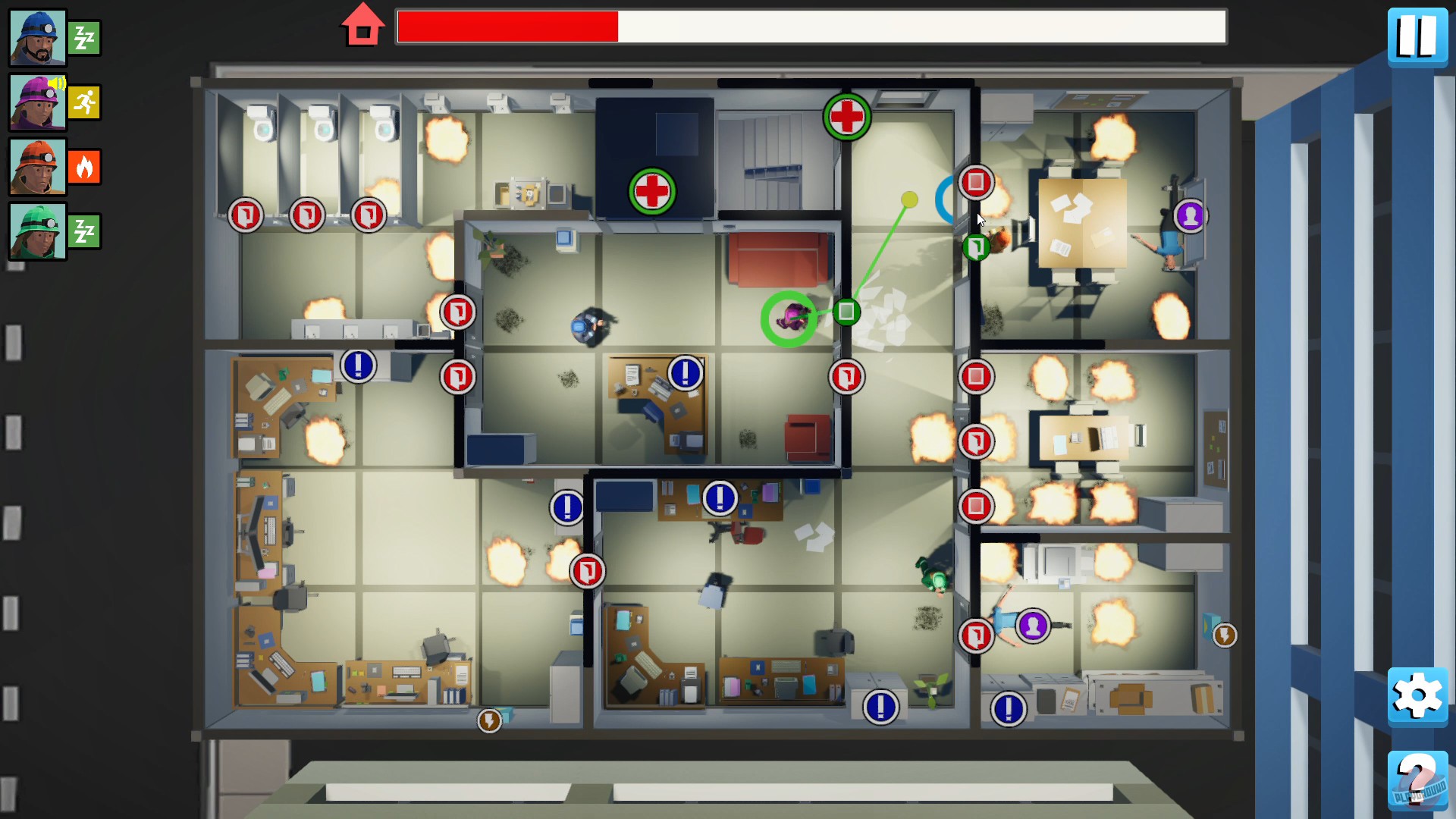Click the medical cross marker at the map top

pos(849,118)
